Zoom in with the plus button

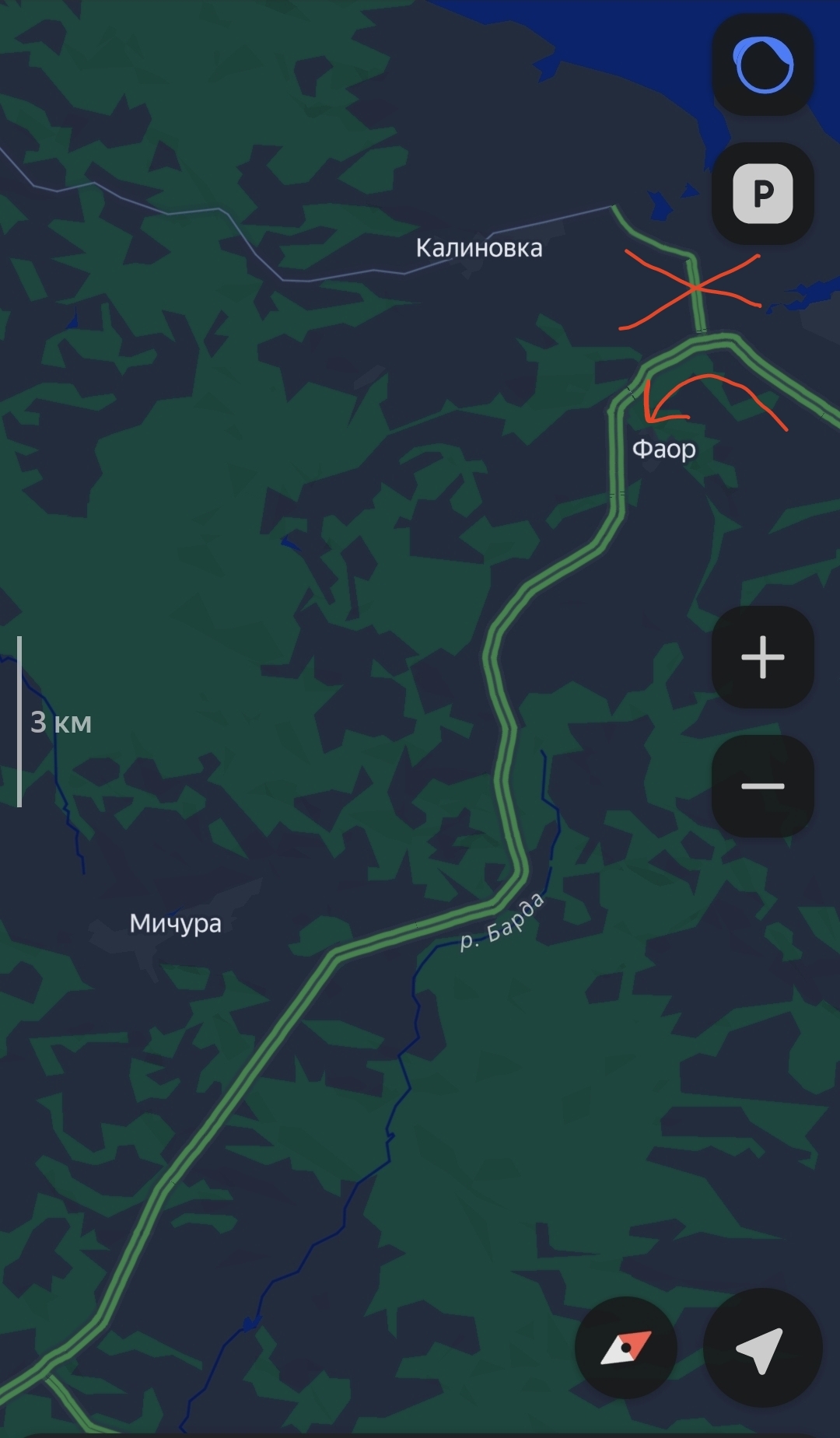[763, 657]
